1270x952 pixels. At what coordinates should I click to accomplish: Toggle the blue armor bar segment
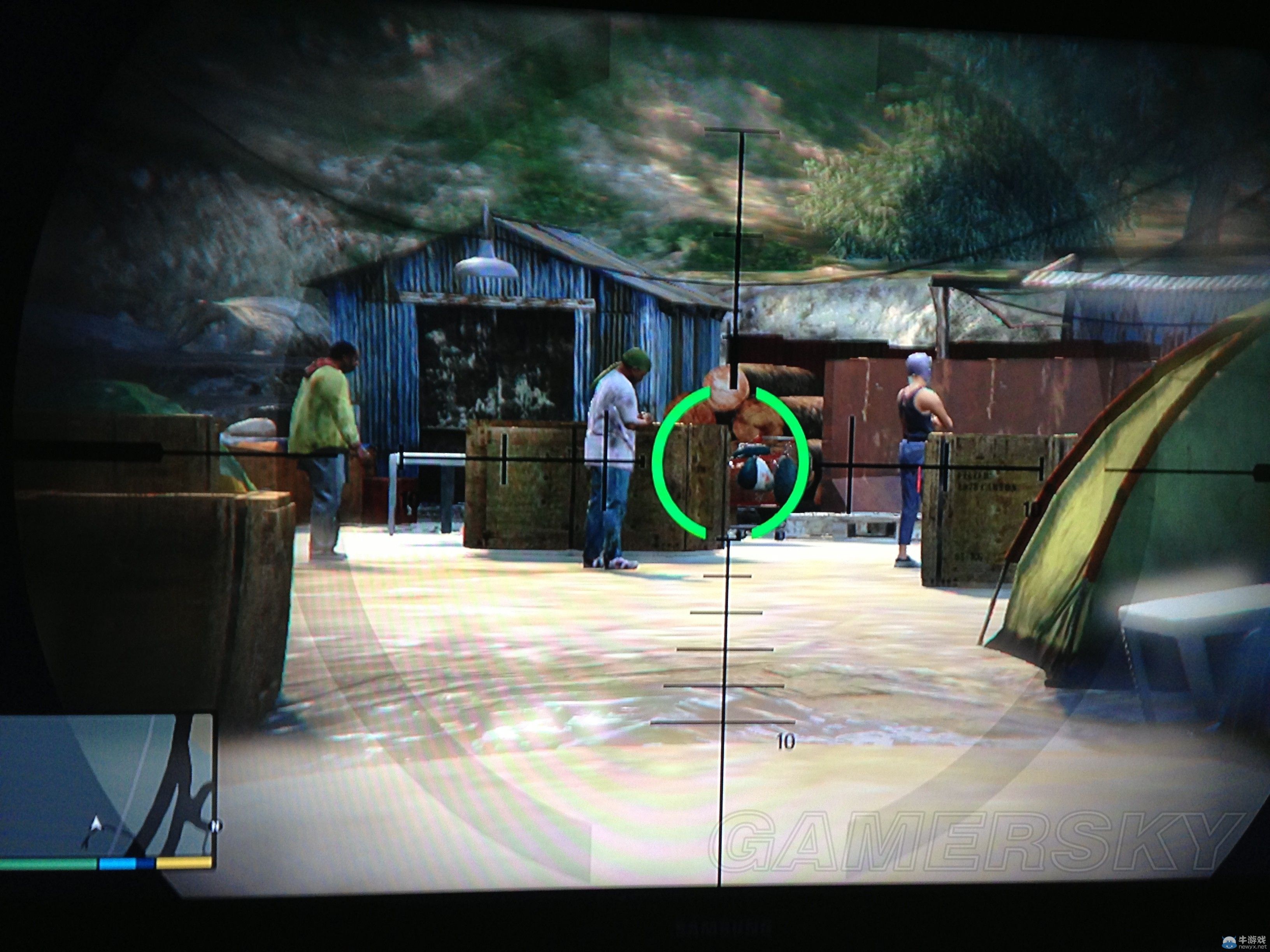(118, 863)
